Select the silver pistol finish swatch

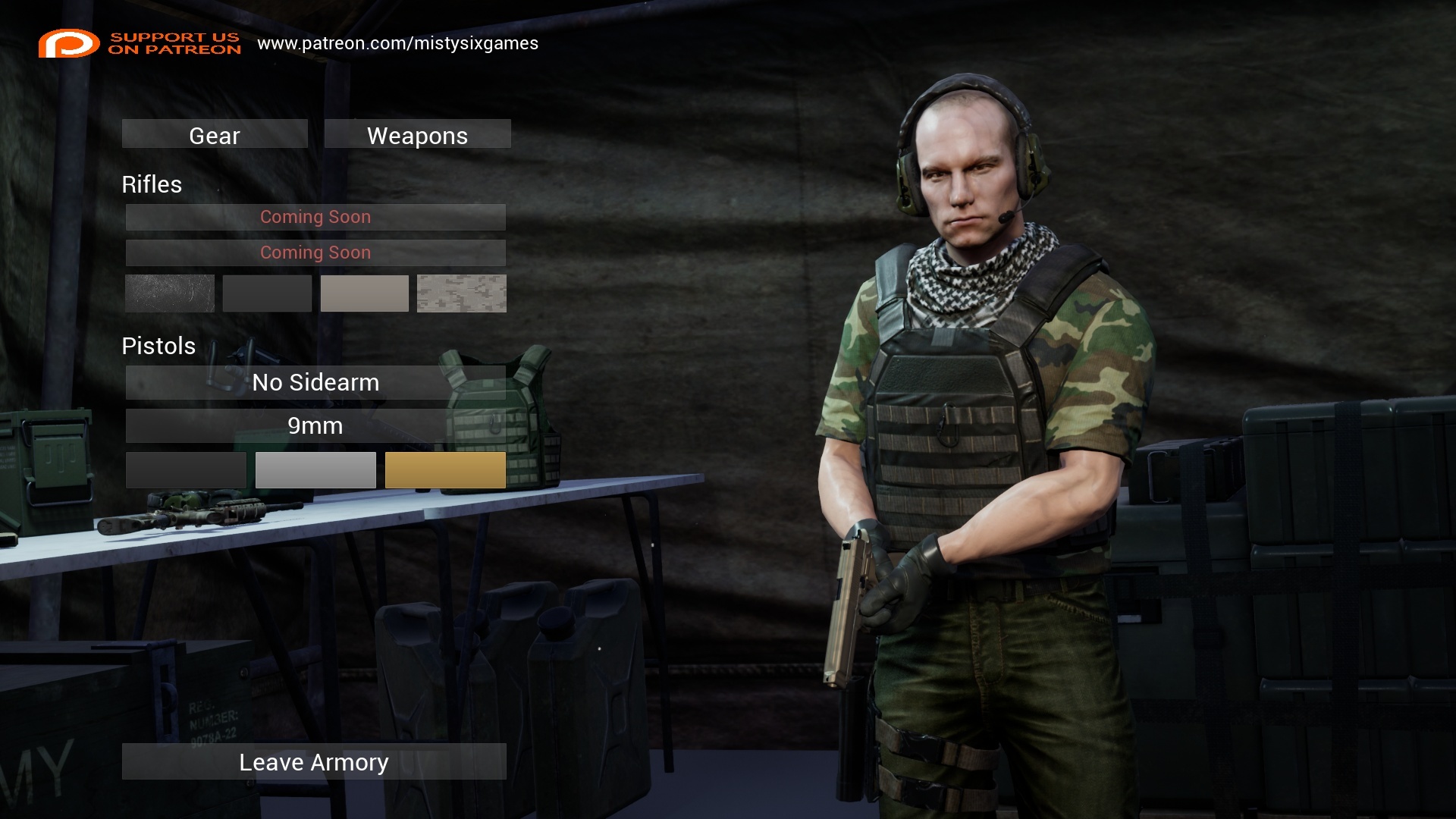pos(315,470)
